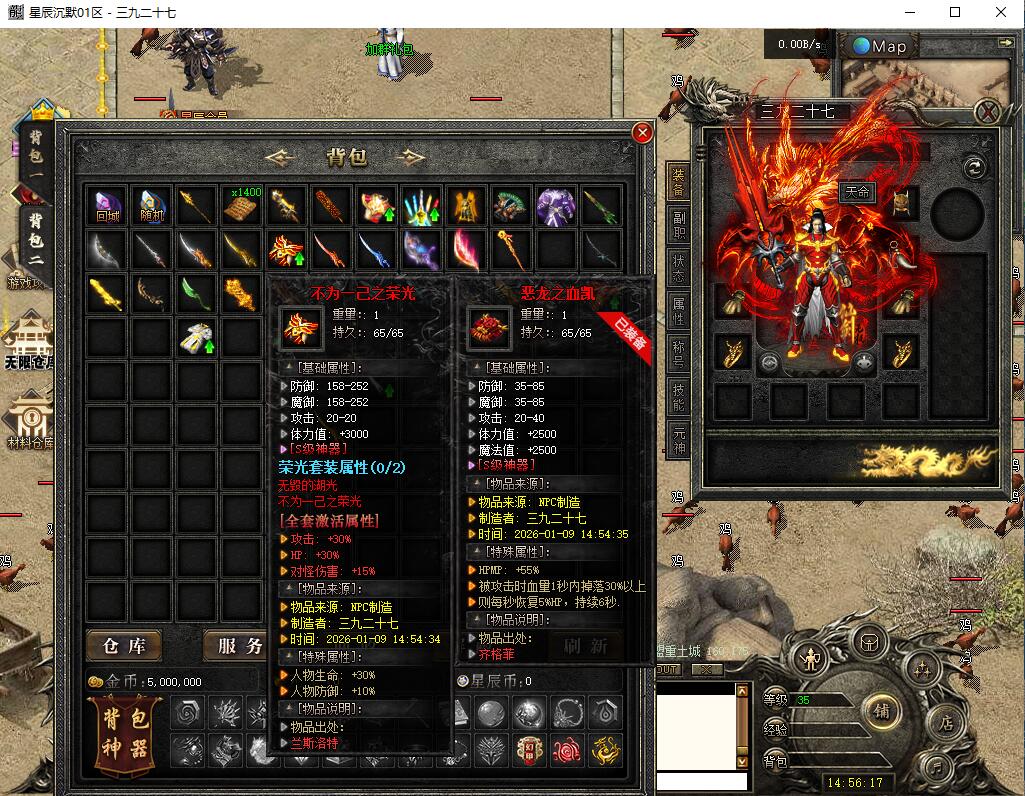Show the 属性 attributes tab

point(679,312)
